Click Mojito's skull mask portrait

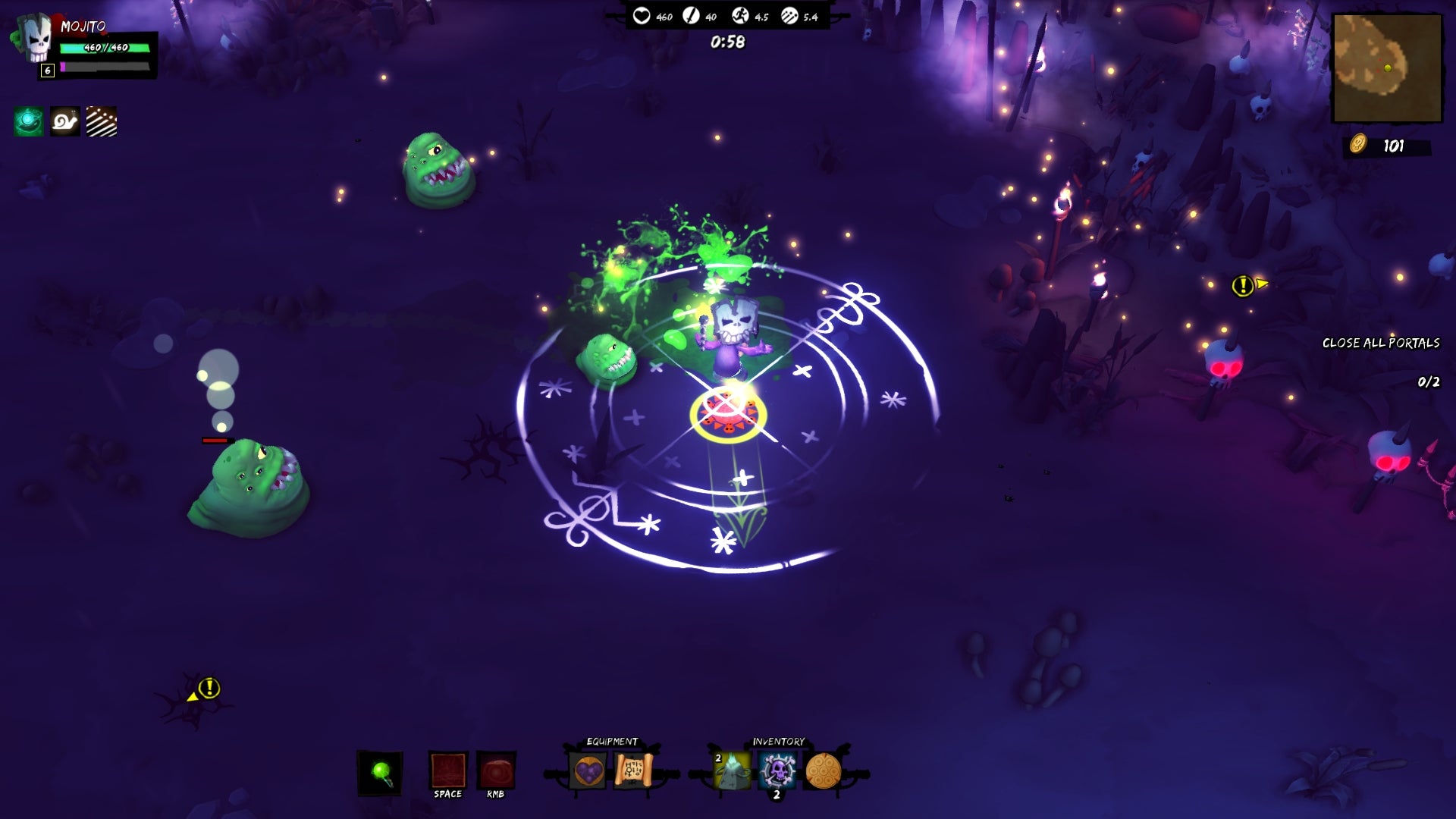point(33,39)
